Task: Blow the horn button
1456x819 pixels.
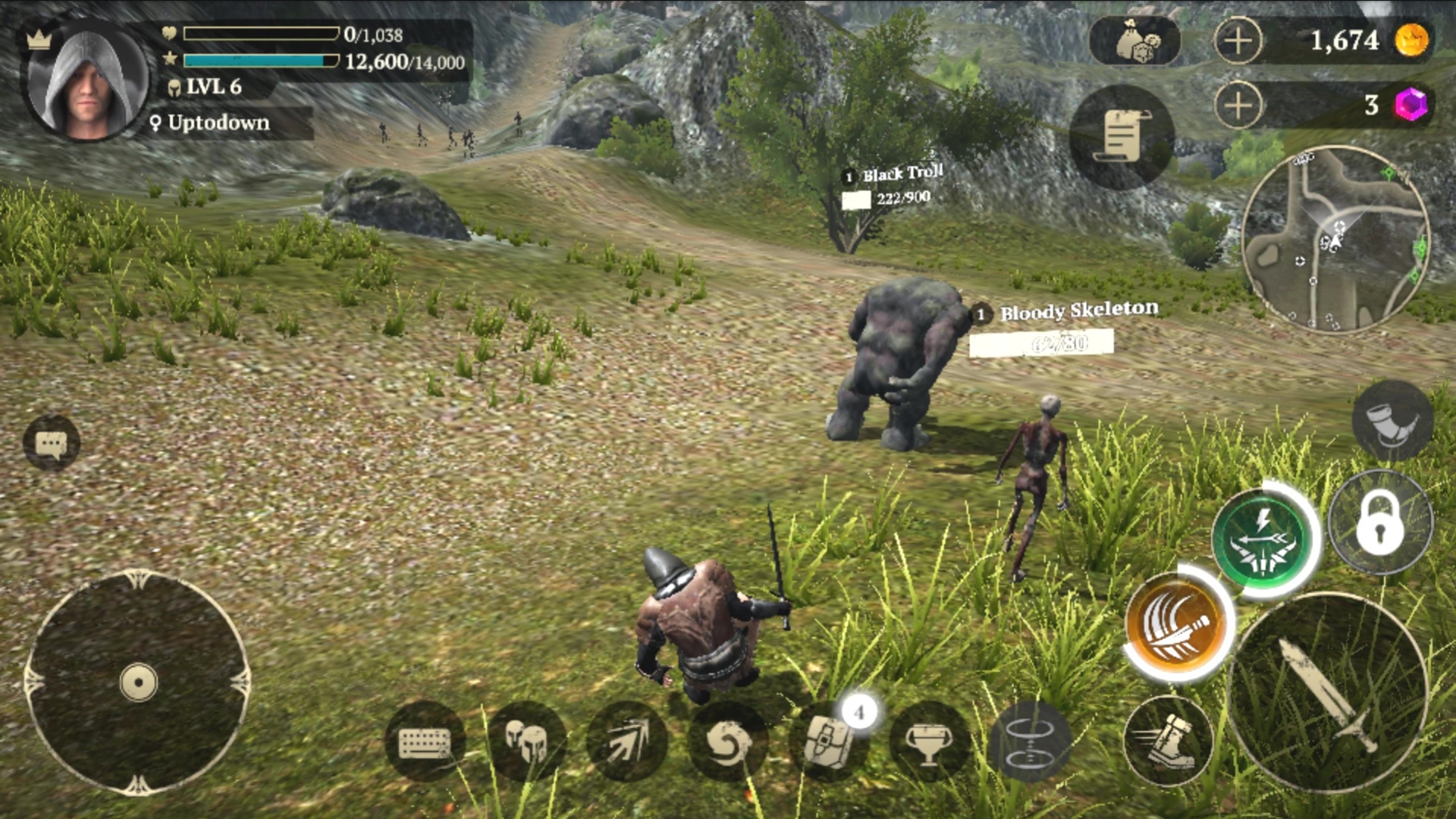Action: click(1392, 421)
